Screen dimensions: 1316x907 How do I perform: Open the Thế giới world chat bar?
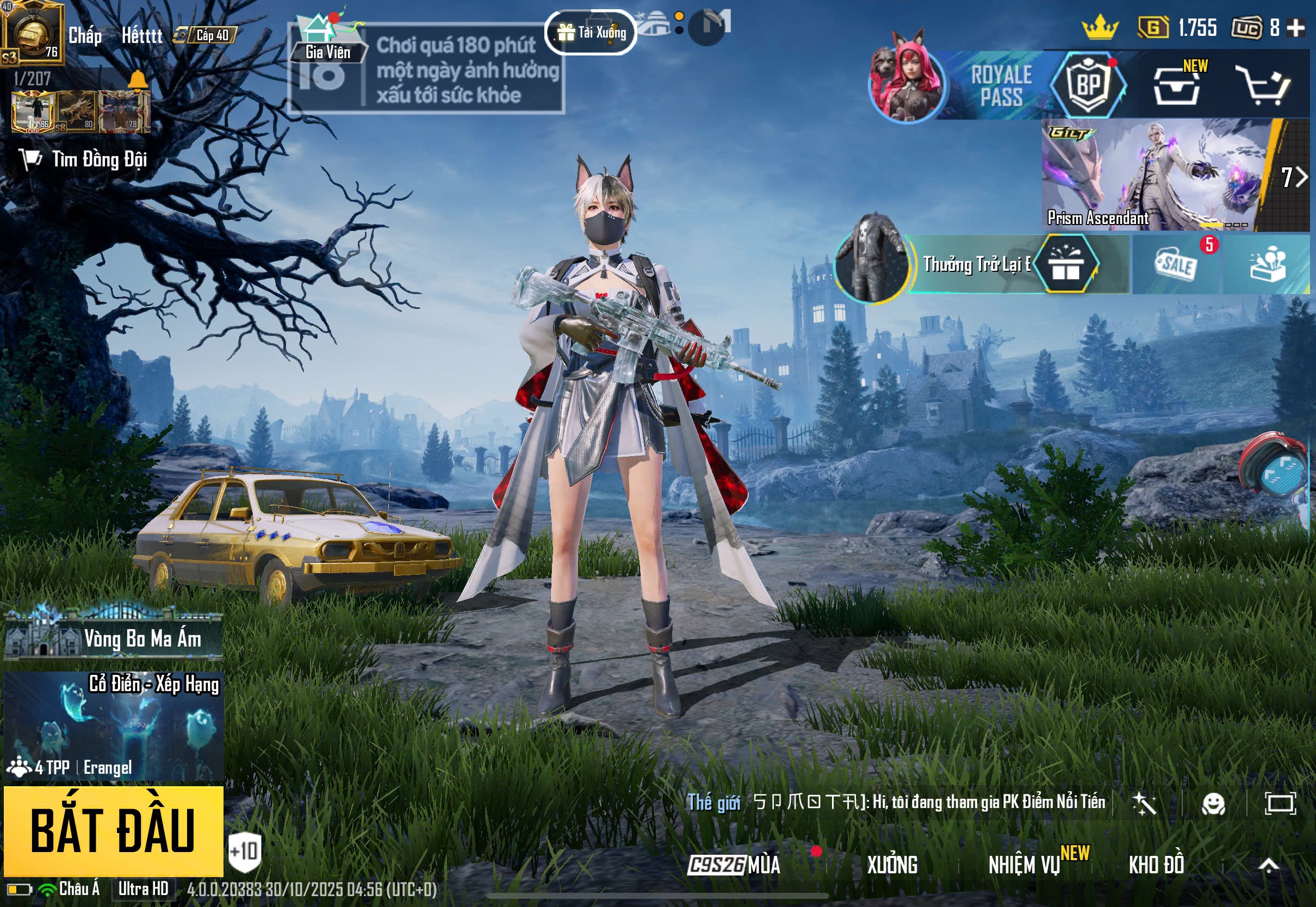(x=898, y=802)
